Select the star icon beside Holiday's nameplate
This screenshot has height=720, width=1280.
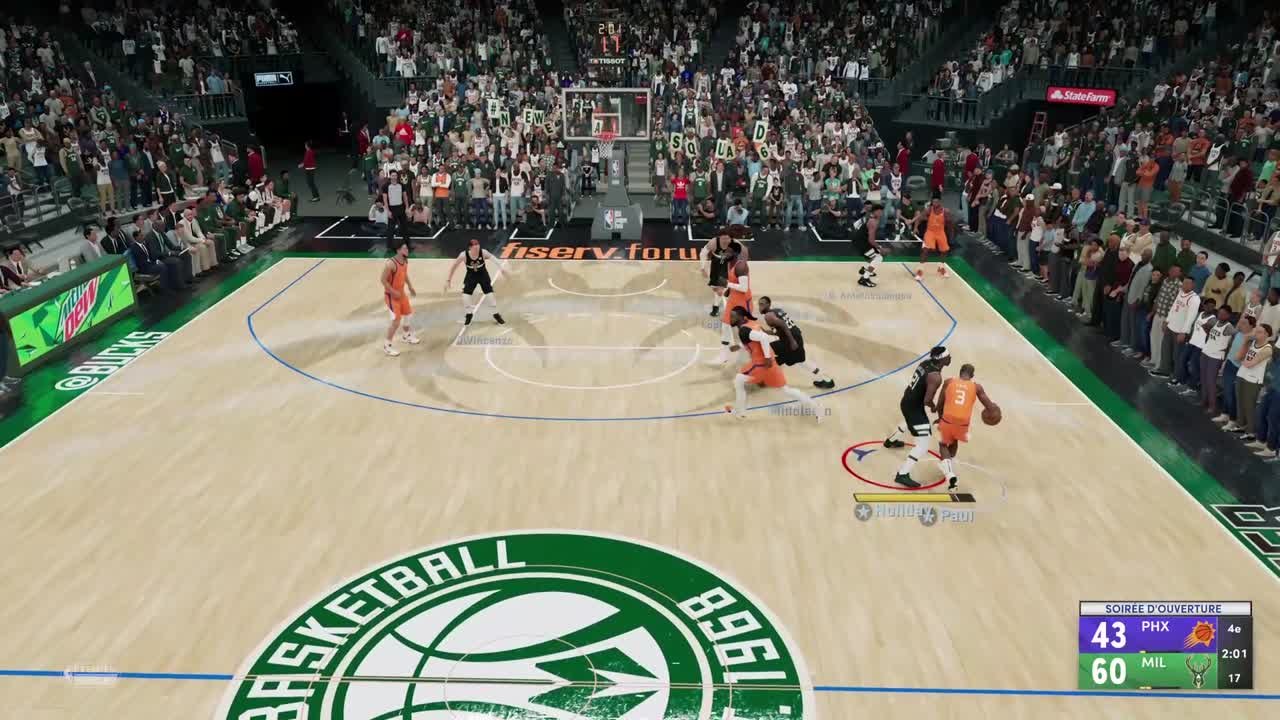[x=861, y=510]
